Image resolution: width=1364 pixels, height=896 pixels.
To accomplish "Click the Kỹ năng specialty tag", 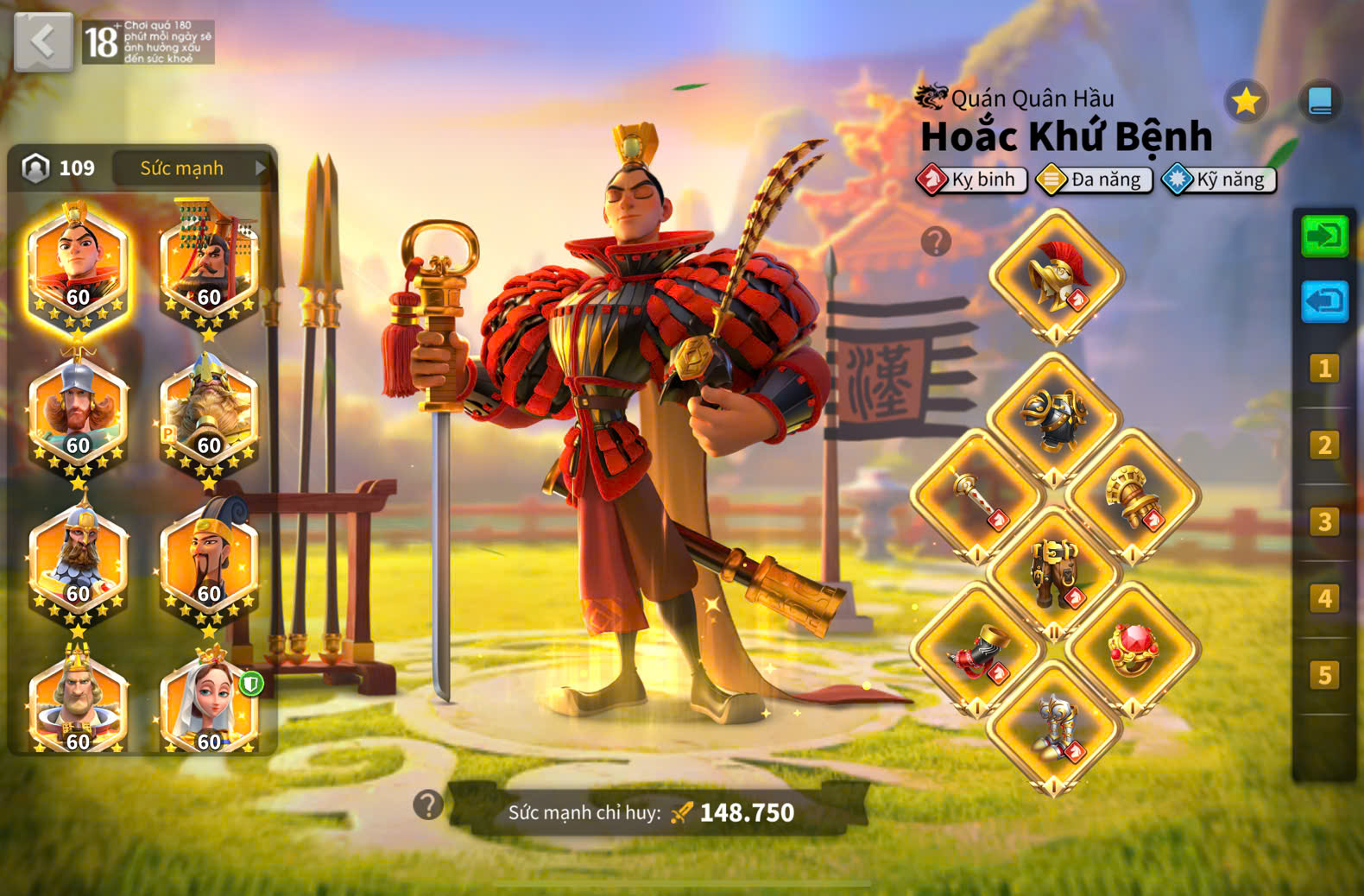I will pyautogui.click(x=1219, y=180).
